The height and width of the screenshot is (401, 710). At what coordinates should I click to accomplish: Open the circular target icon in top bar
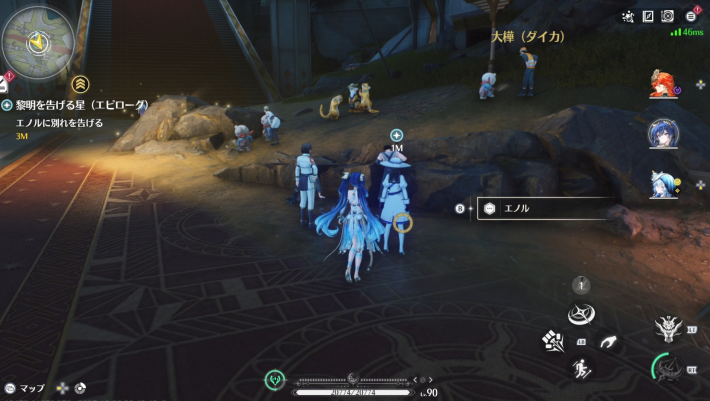(x=668, y=16)
